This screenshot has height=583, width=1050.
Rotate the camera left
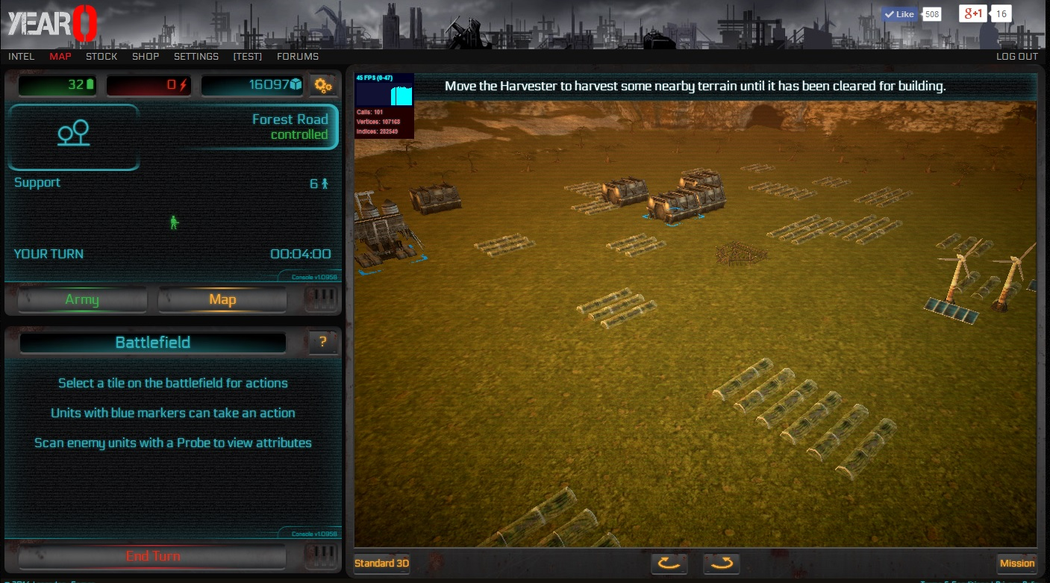[x=669, y=563]
